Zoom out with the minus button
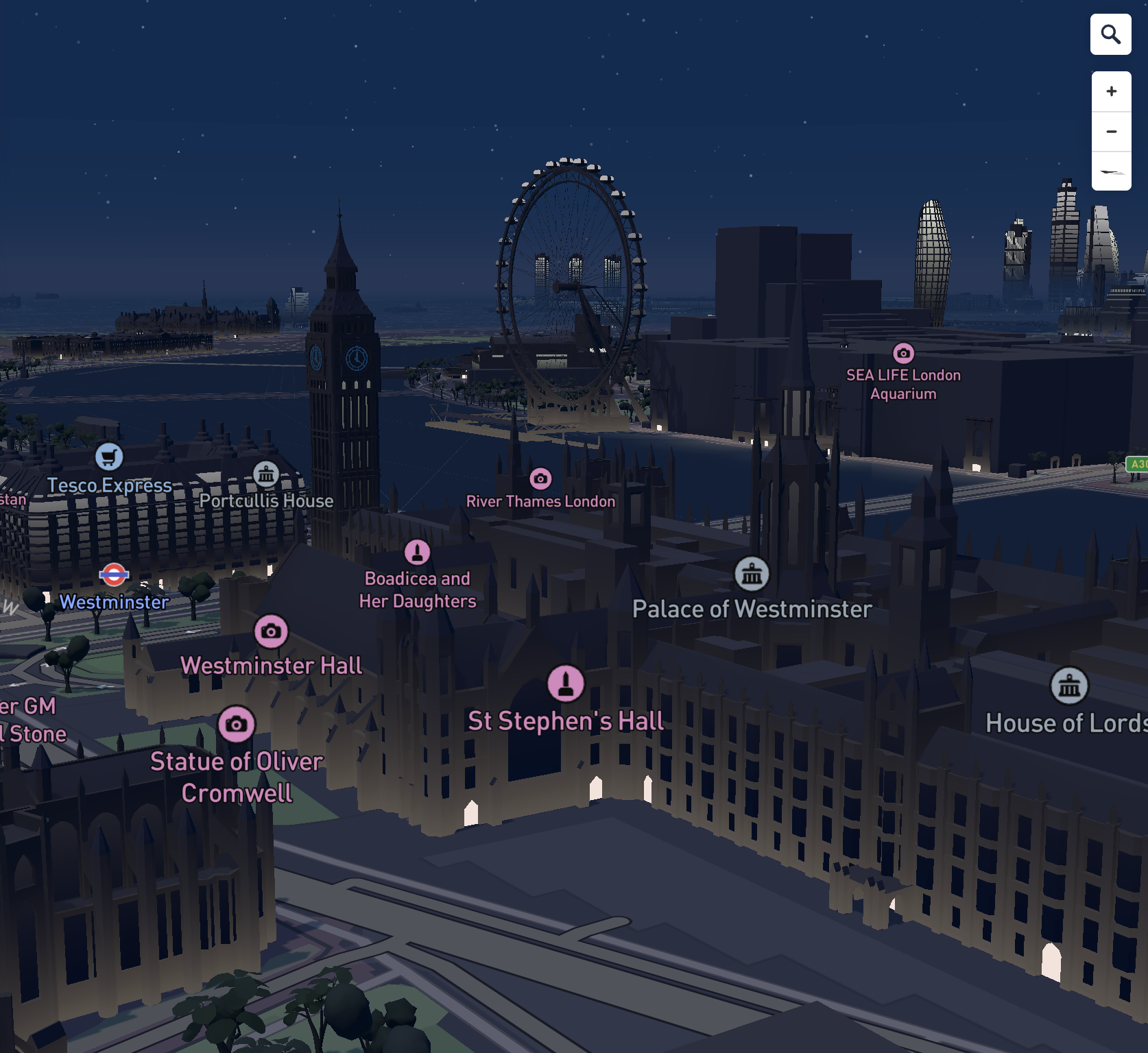This screenshot has width=1148, height=1053. (1111, 132)
